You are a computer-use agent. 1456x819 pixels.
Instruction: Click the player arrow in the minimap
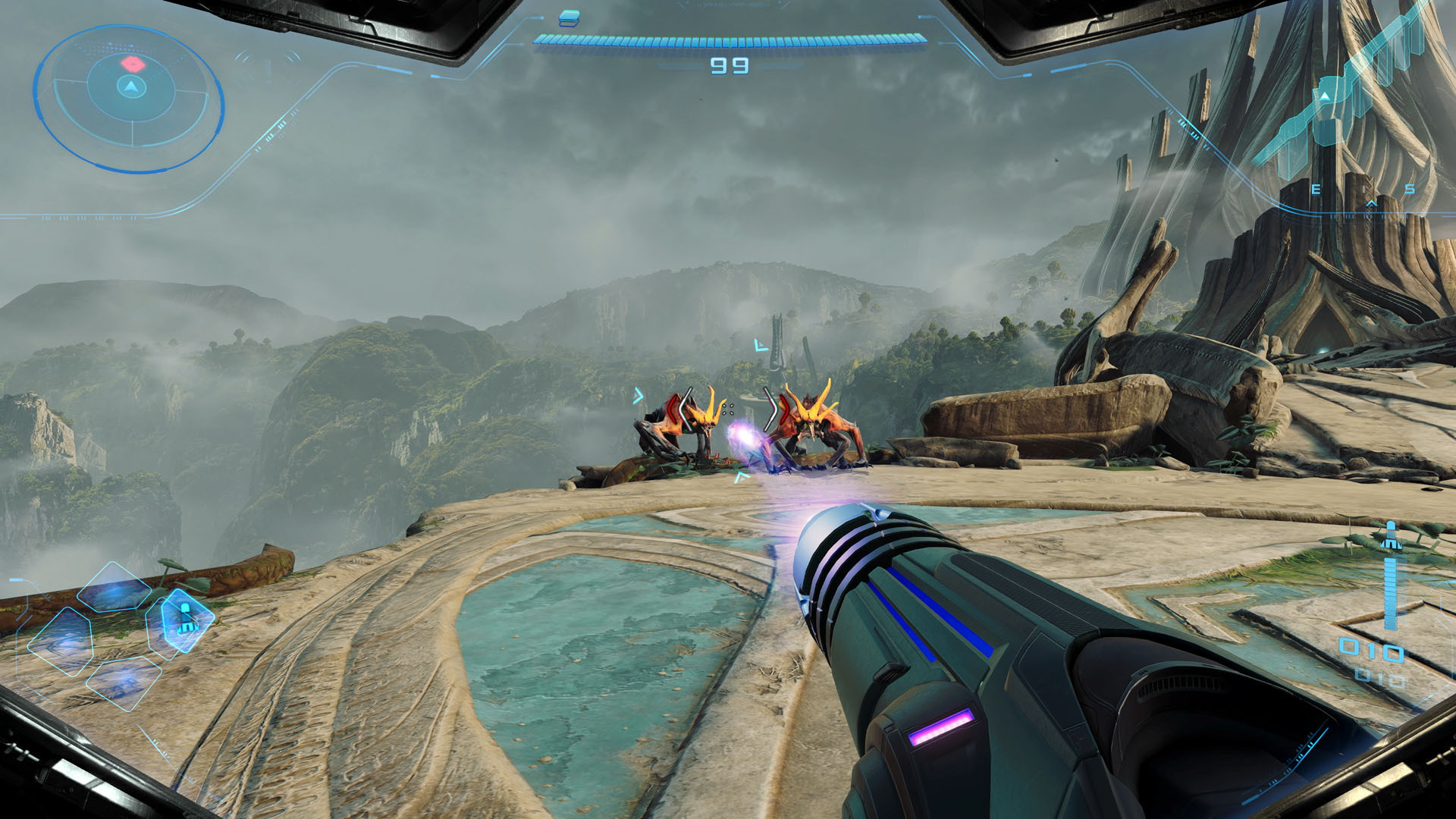(130, 86)
